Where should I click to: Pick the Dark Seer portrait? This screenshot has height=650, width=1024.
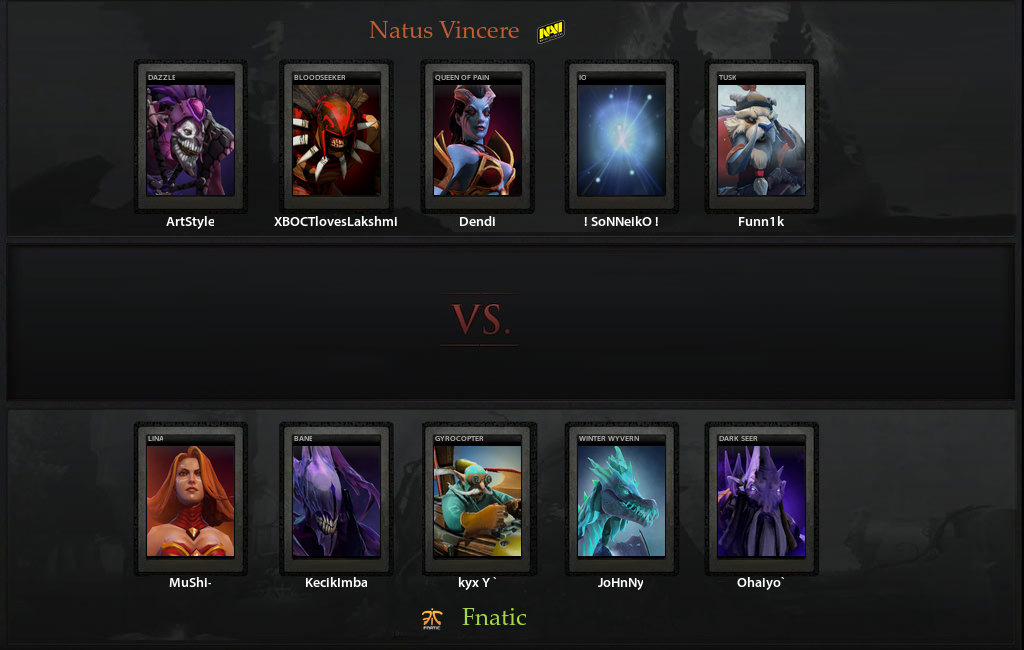pyautogui.click(x=761, y=500)
